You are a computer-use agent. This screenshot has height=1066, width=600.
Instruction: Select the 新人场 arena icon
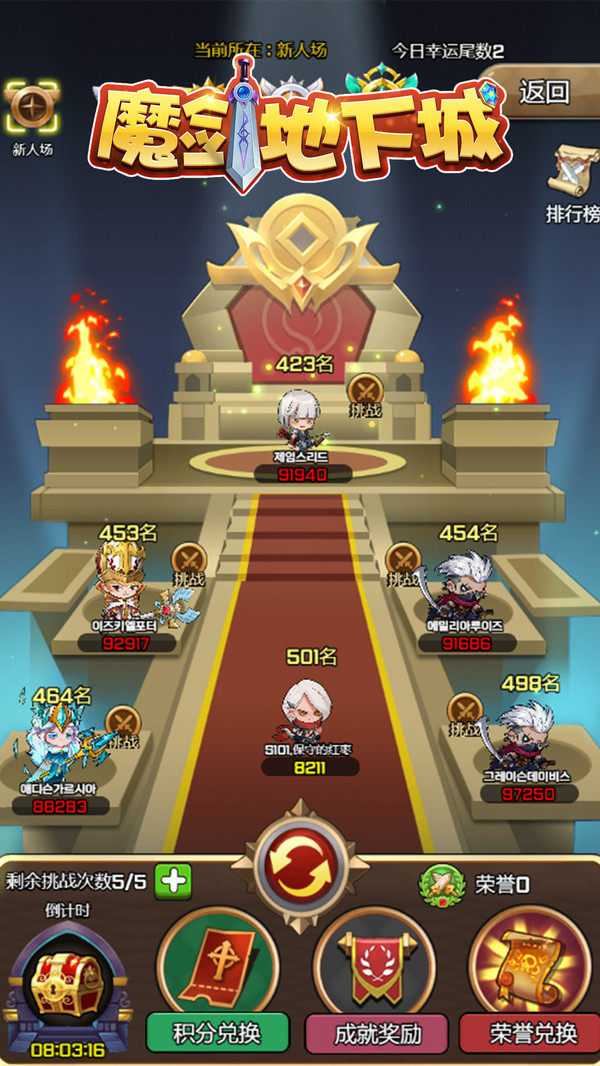coord(31,113)
